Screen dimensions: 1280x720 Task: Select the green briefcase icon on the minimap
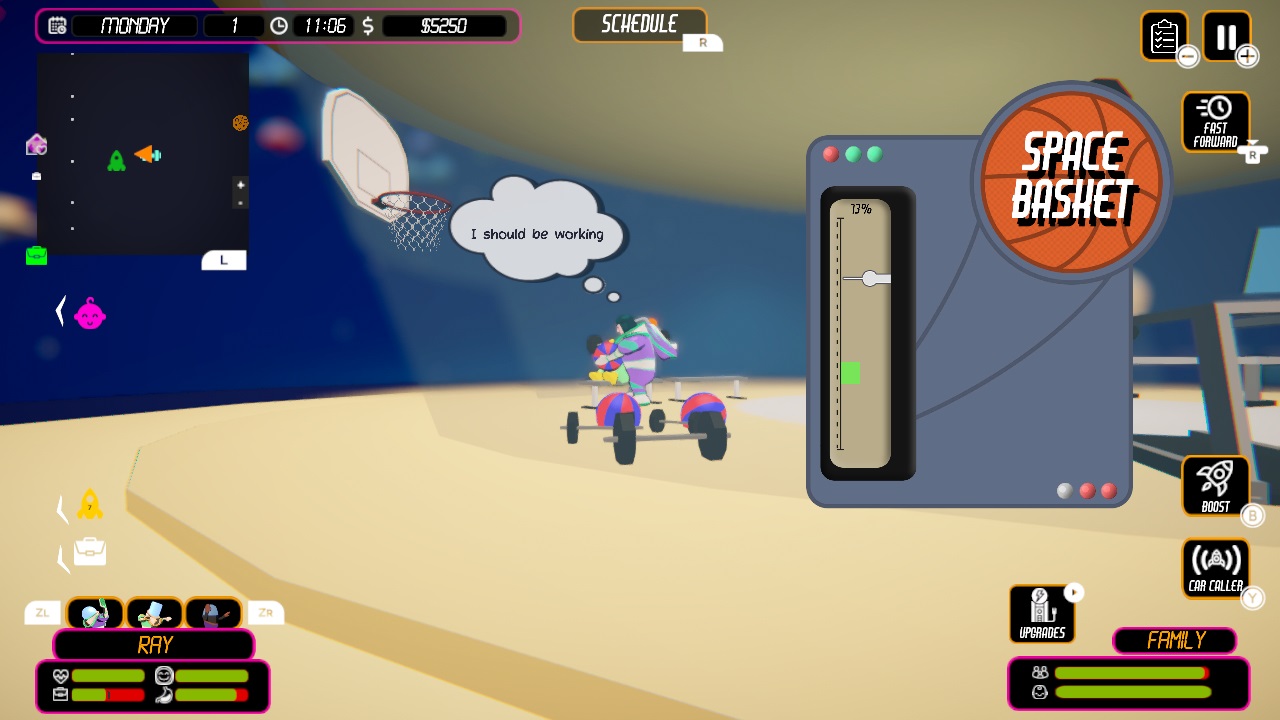coord(36,257)
